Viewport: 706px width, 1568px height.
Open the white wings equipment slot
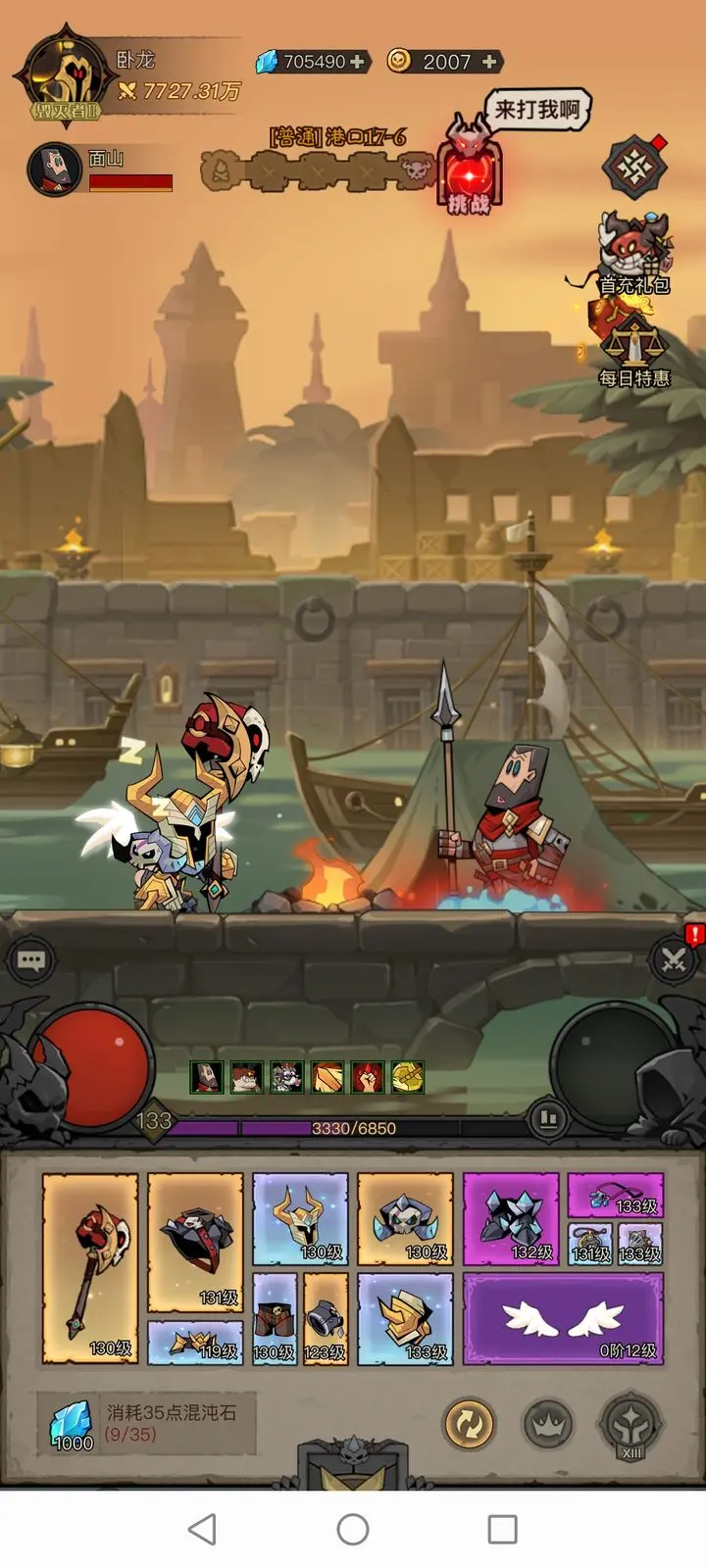[x=563, y=1318]
